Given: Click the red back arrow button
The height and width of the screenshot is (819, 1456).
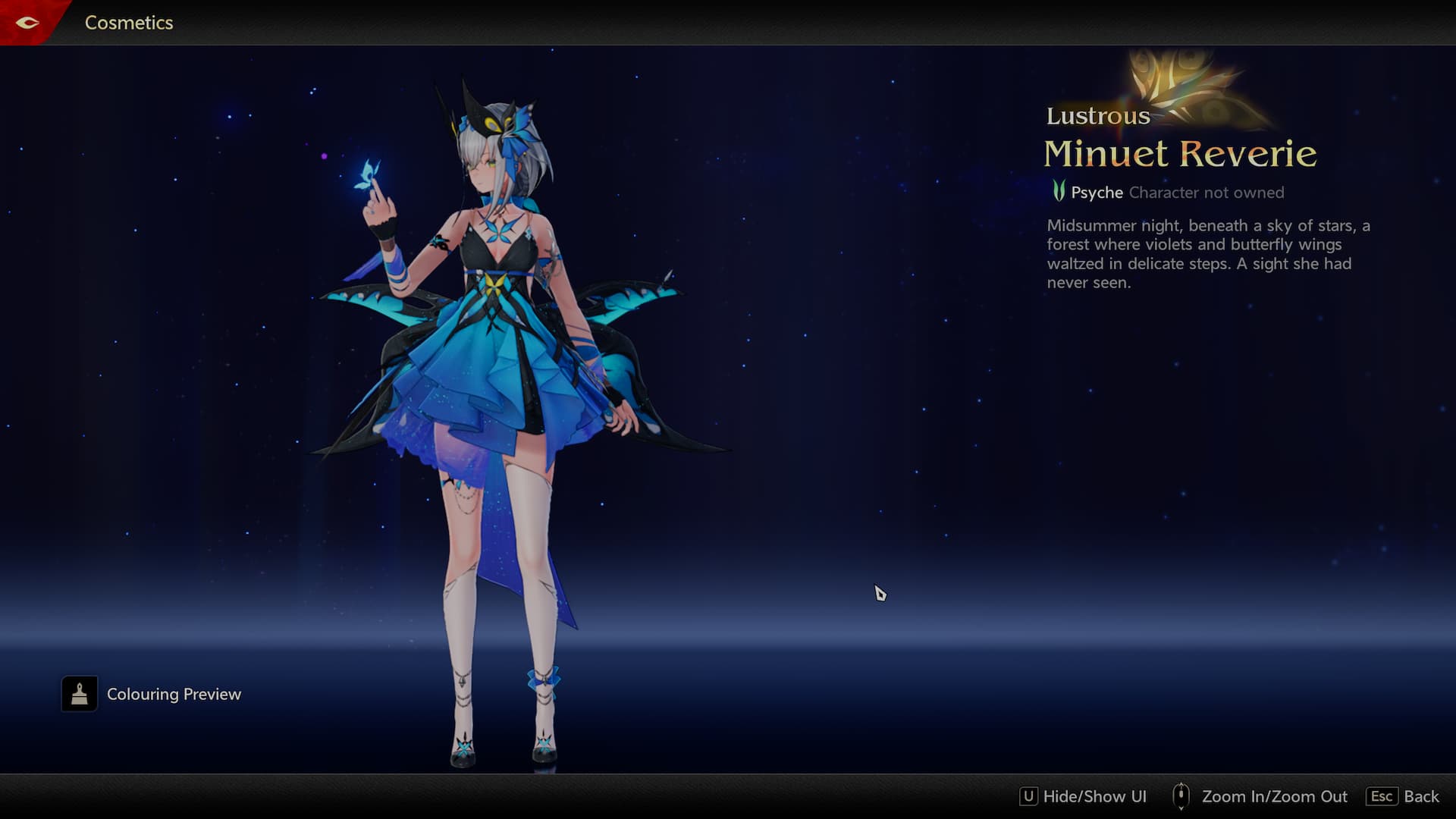Looking at the screenshot, I should coord(27,23).
